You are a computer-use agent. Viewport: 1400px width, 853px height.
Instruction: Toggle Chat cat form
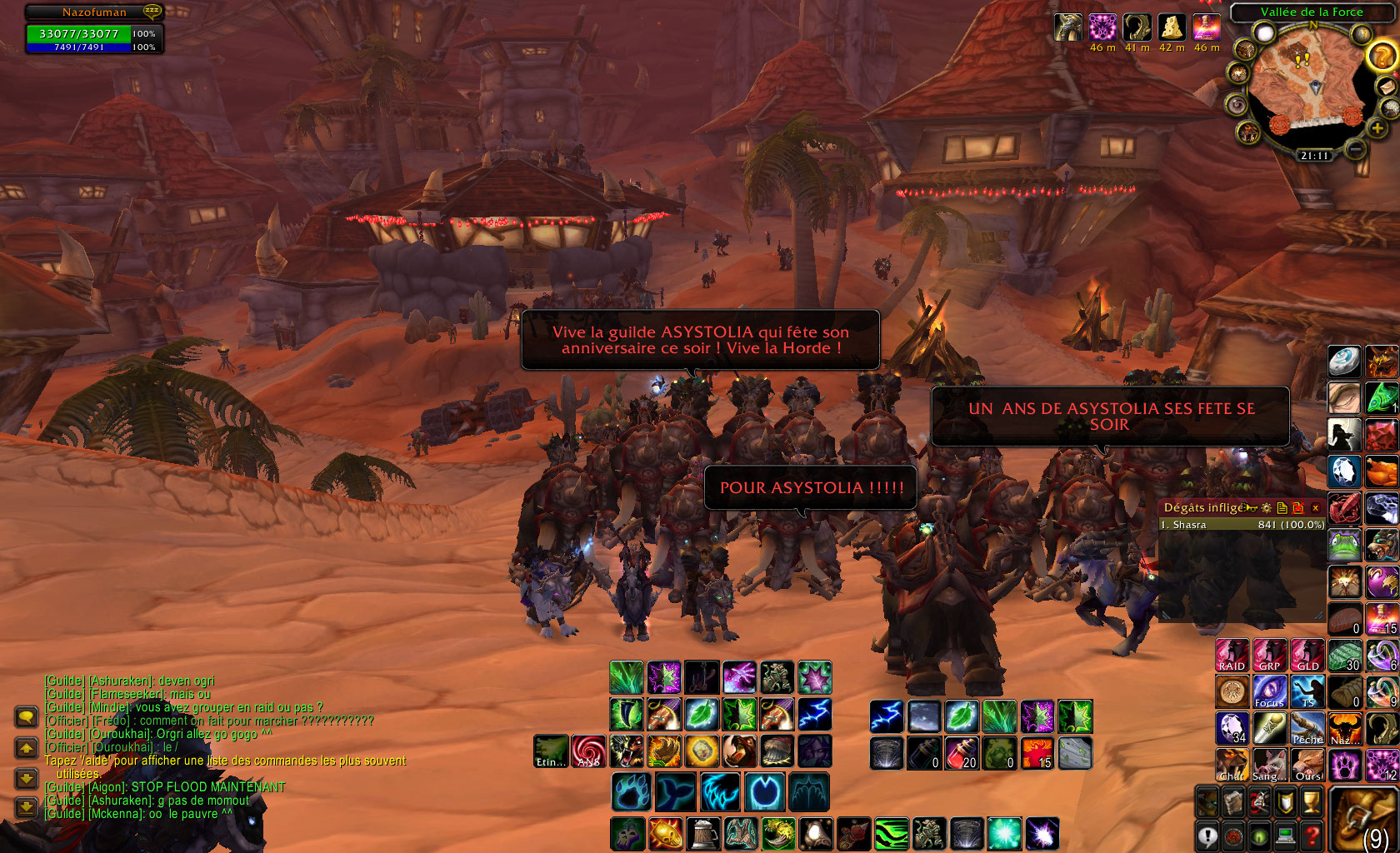(1232, 766)
